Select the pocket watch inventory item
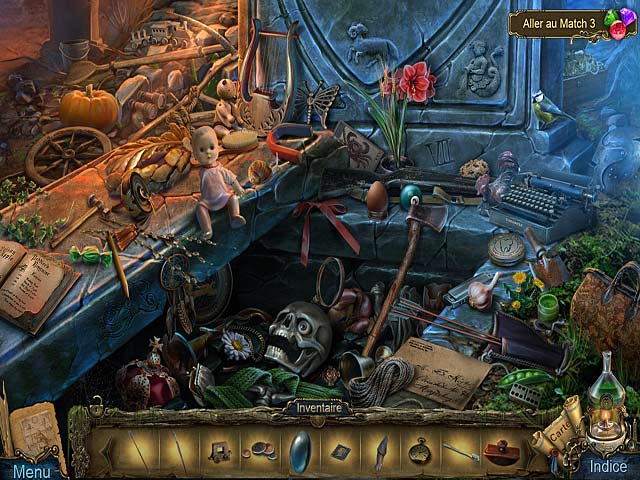The image size is (640, 480). click(x=420, y=450)
